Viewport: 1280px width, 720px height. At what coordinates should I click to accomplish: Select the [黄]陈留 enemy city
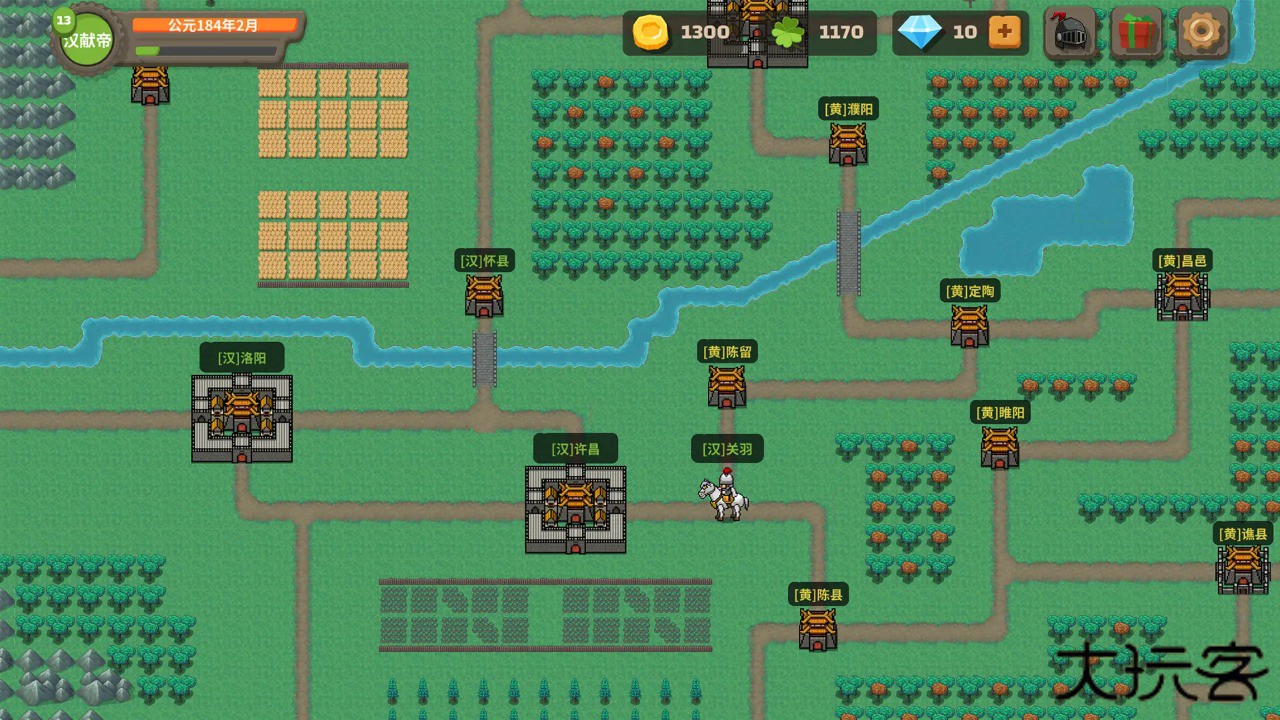coord(726,385)
